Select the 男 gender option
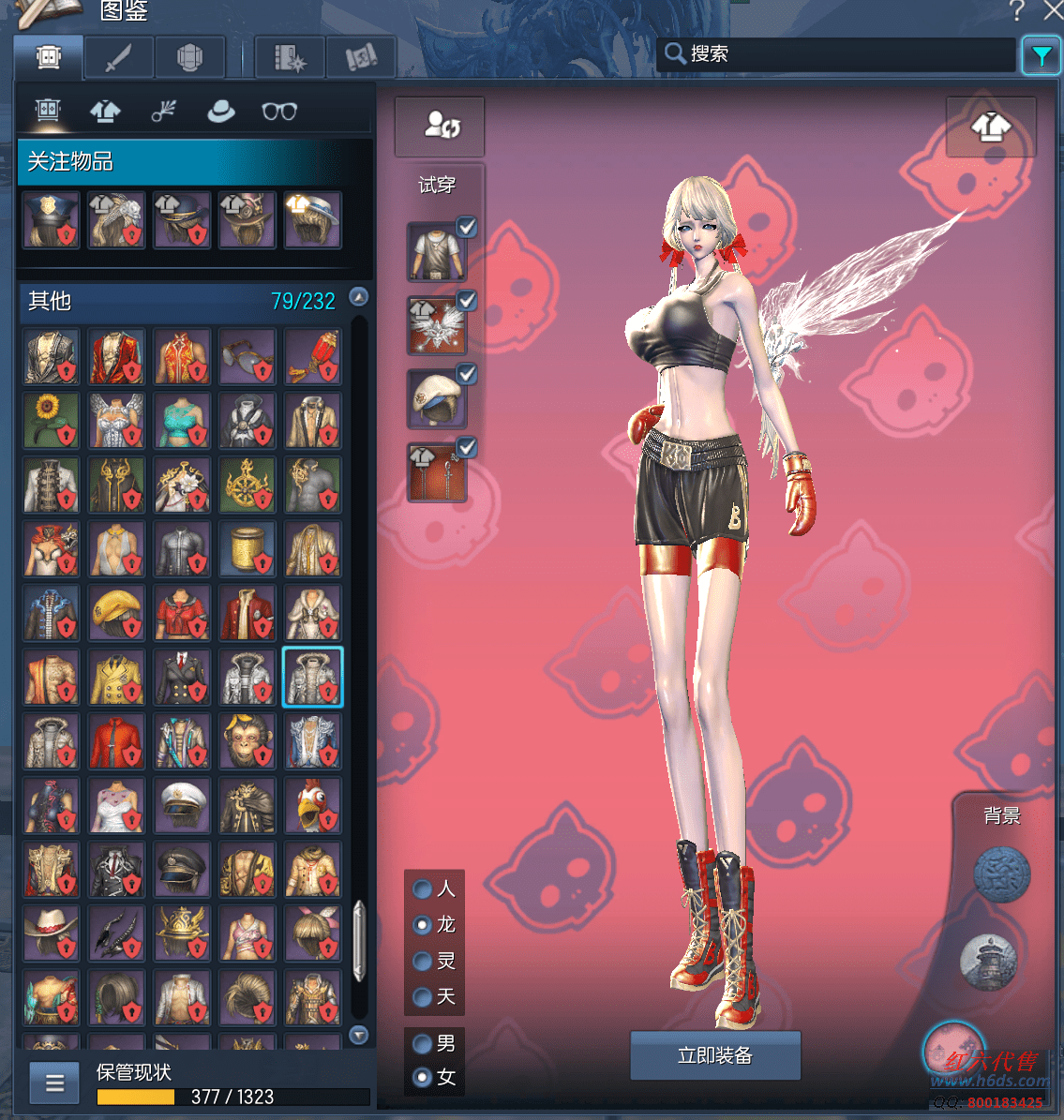This screenshot has height=1120, width=1064. click(424, 1043)
